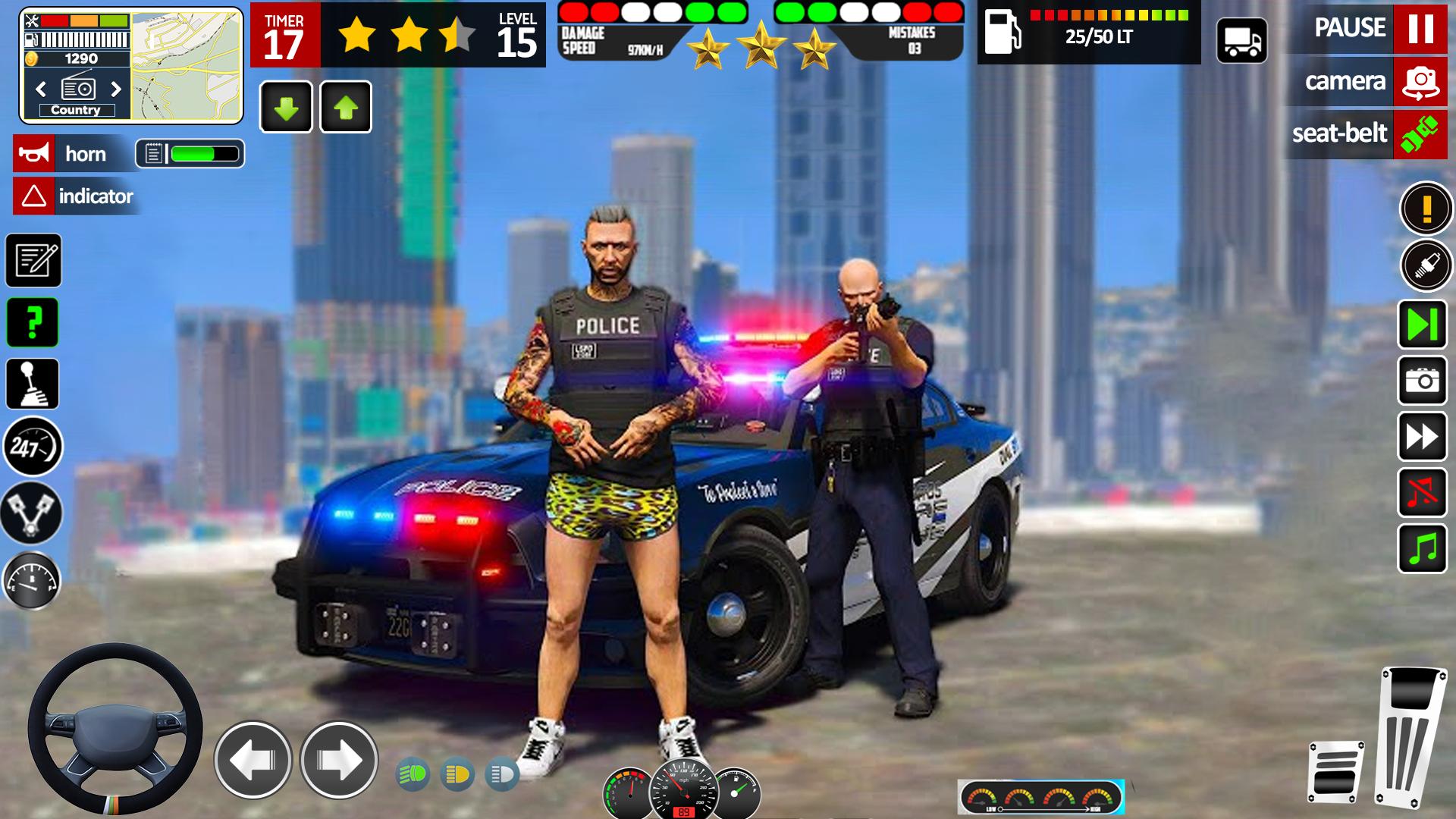Viewport: 1456px width, 819px height.
Task: Take a screenshot with camera icon
Action: [x=1422, y=380]
